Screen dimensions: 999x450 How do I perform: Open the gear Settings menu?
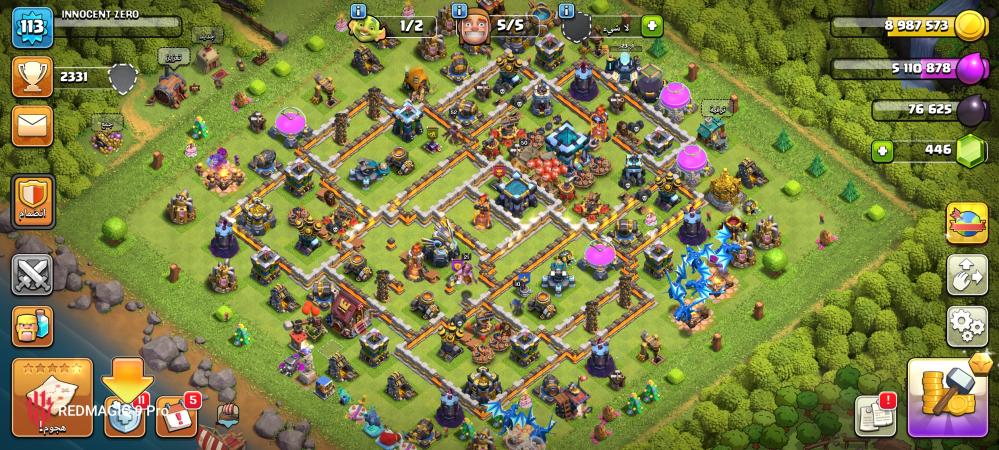click(966, 325)
